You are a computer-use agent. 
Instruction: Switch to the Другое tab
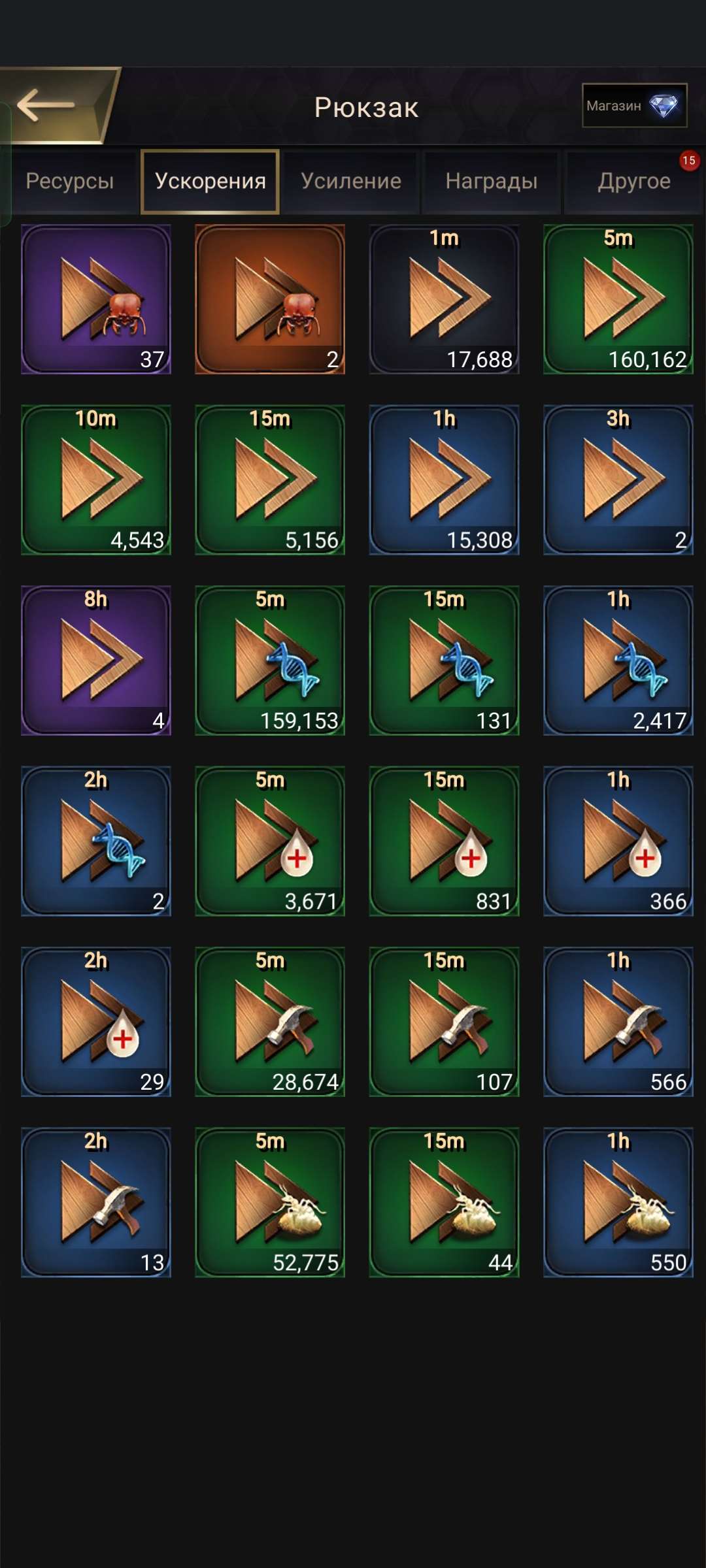click(633, 181)
